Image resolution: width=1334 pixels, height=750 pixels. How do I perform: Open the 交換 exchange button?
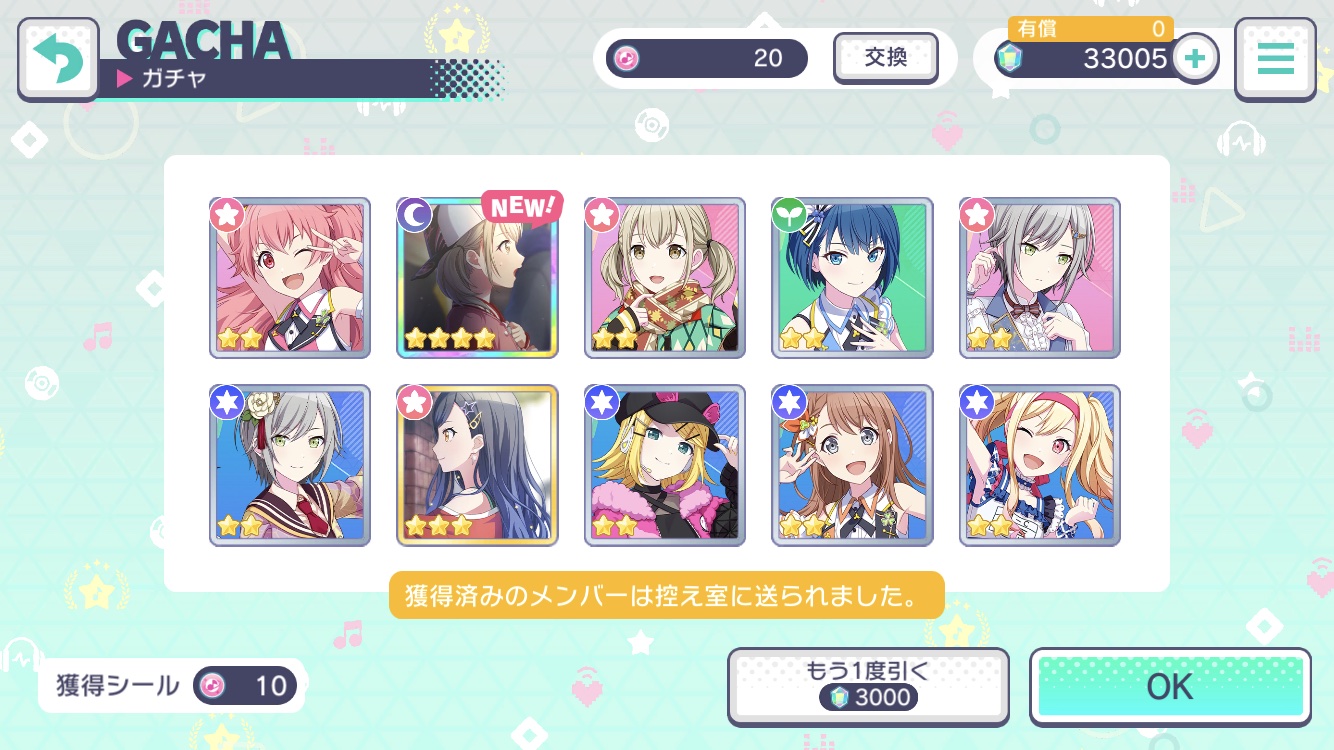click(885, 58)
